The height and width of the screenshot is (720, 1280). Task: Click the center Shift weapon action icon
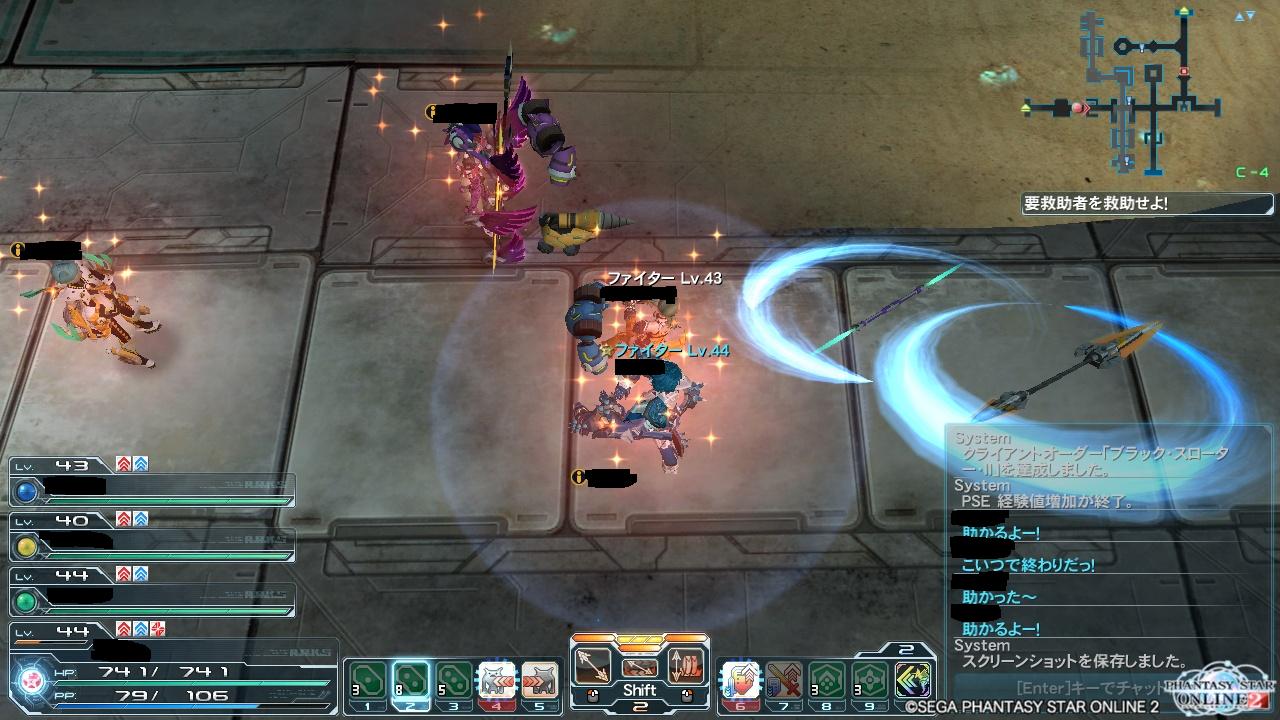[x=640, y=668]
